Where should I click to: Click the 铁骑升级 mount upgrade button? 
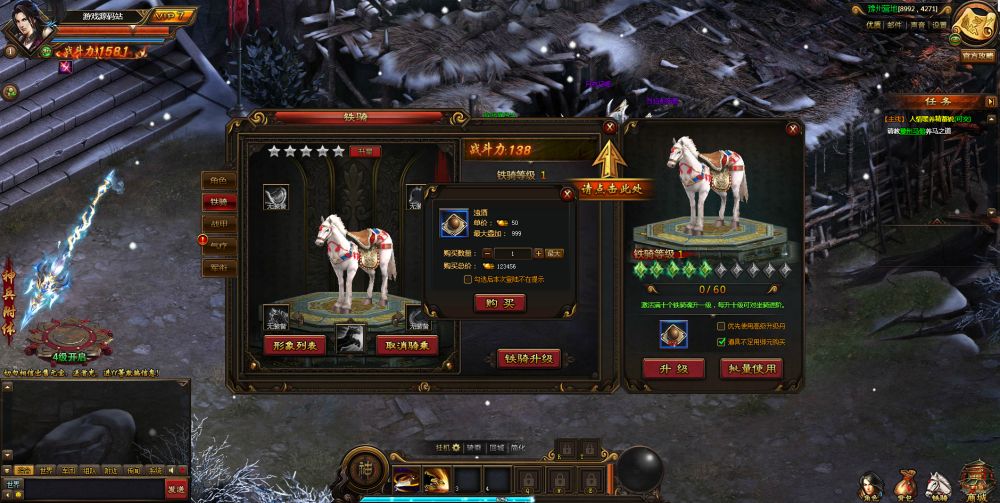point(528,359)
